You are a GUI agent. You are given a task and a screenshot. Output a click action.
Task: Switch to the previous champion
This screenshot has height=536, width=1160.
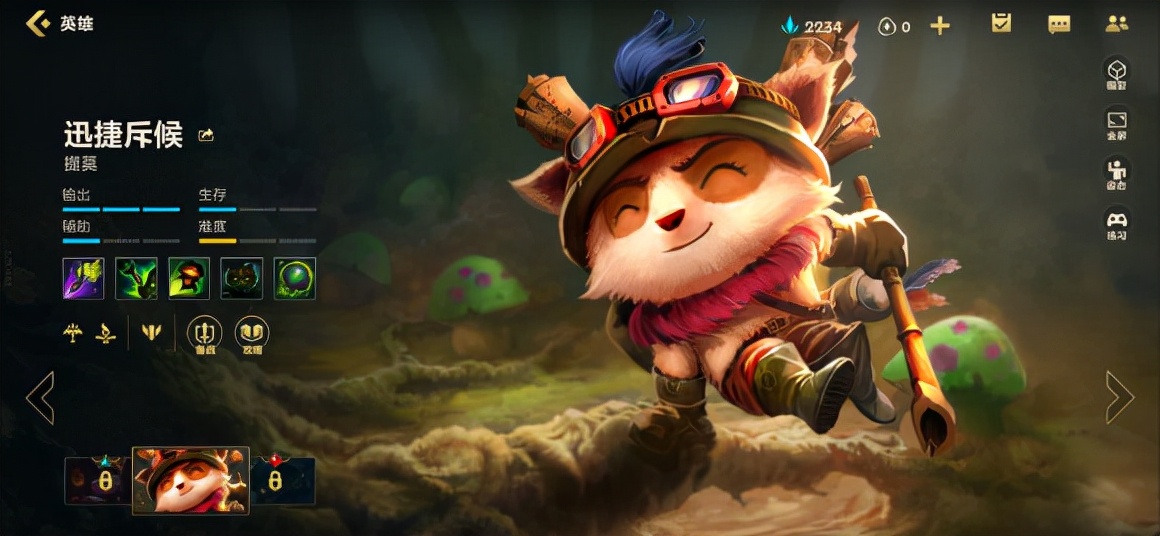tap(40, 397)
